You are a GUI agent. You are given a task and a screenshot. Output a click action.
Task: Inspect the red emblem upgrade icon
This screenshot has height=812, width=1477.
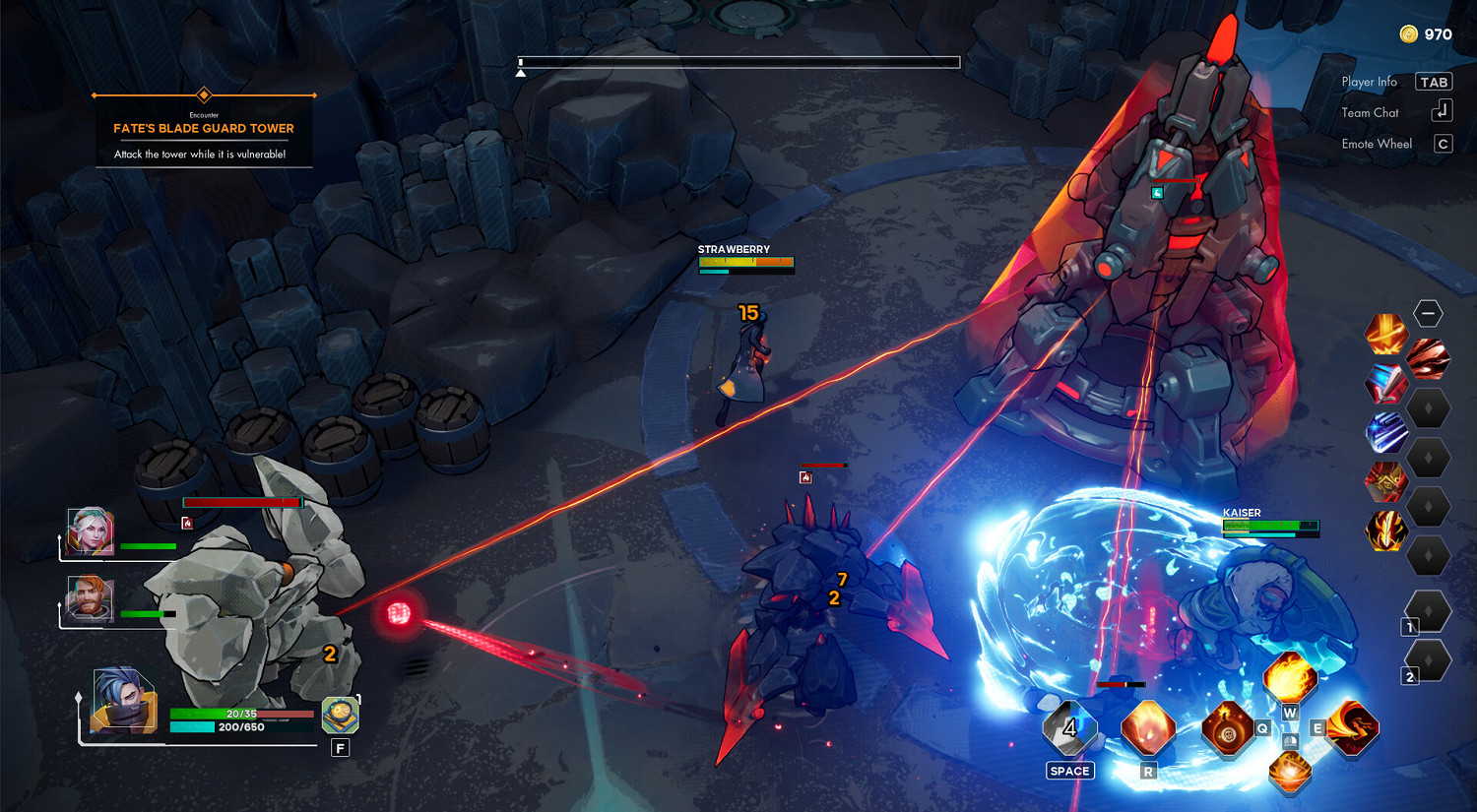[x=1385, y=481]
